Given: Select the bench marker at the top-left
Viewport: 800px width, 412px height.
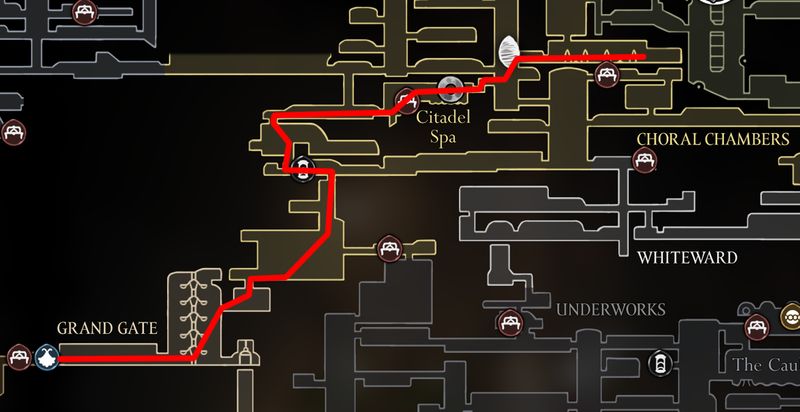Looking at the screenshot, I should (x=83, y=12).
